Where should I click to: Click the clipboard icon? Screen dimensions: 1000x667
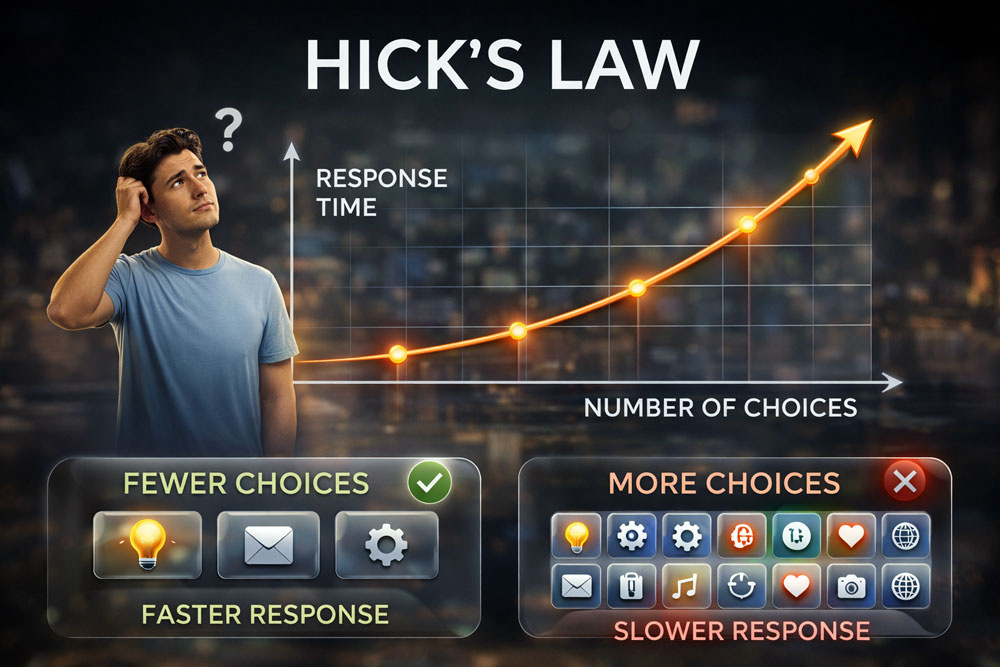(632, 587)
